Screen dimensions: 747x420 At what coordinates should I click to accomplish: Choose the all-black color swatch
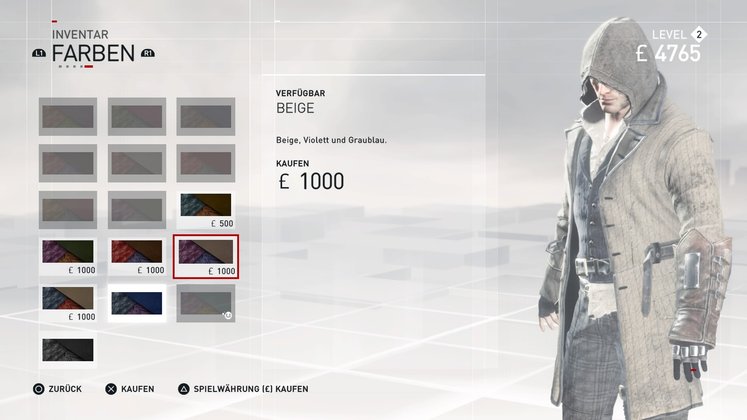point(68,350)
